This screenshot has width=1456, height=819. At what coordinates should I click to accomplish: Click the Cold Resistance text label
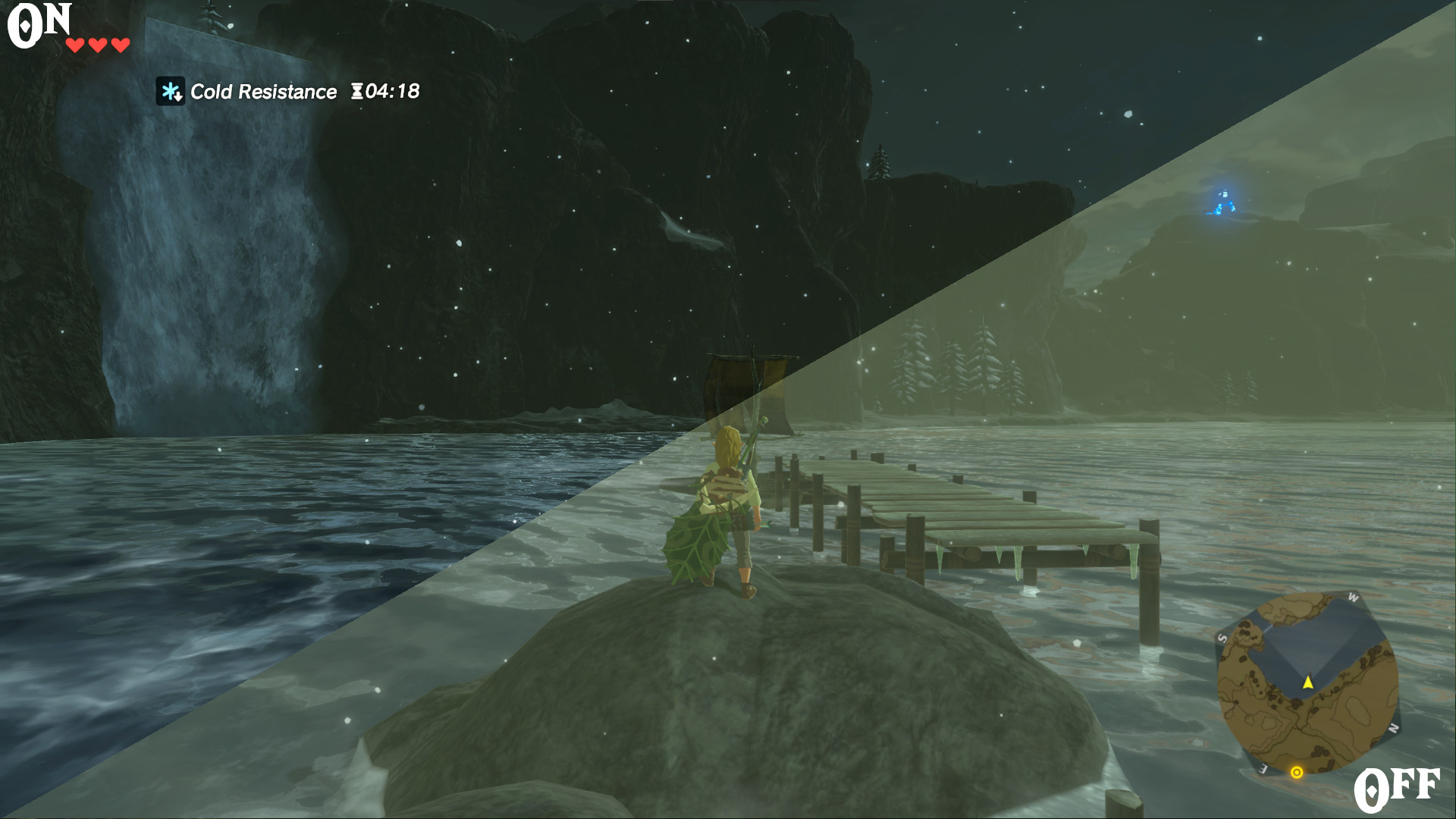pos(263,91)
